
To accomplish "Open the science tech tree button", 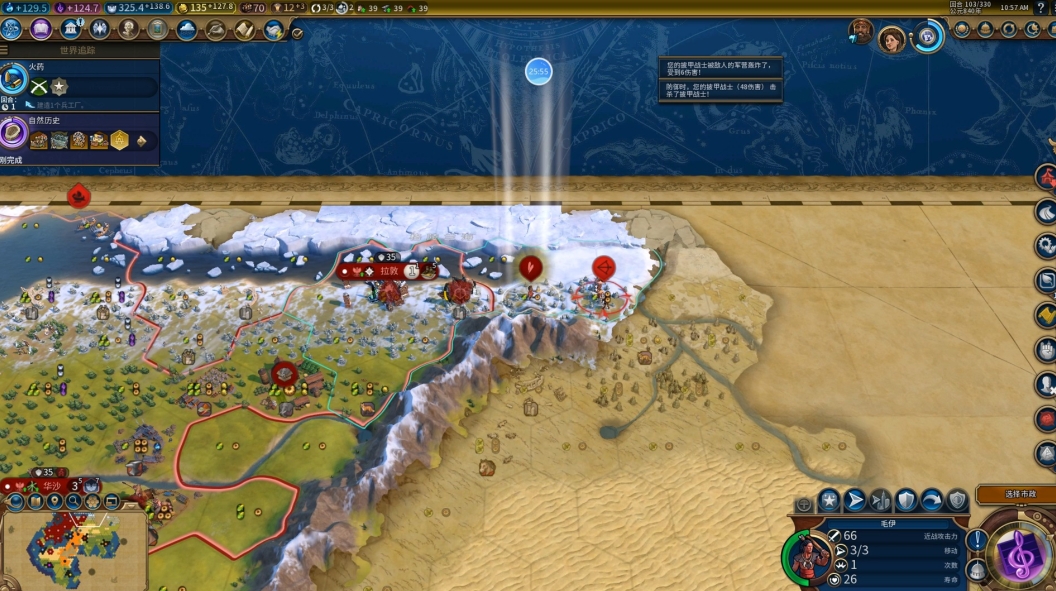I will pos(13,29).
